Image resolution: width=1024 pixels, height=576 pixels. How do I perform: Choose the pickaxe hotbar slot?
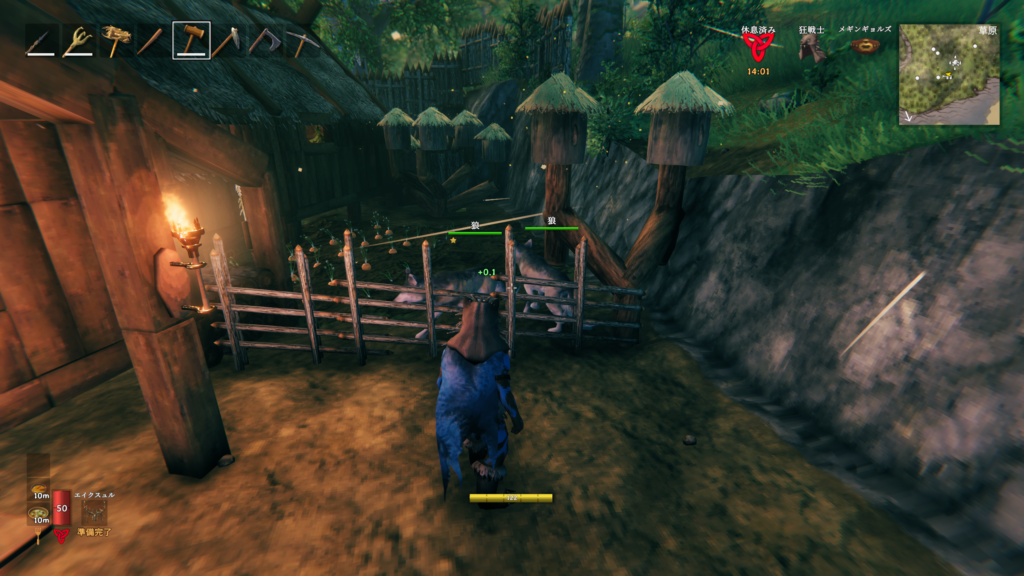(302, 42)
